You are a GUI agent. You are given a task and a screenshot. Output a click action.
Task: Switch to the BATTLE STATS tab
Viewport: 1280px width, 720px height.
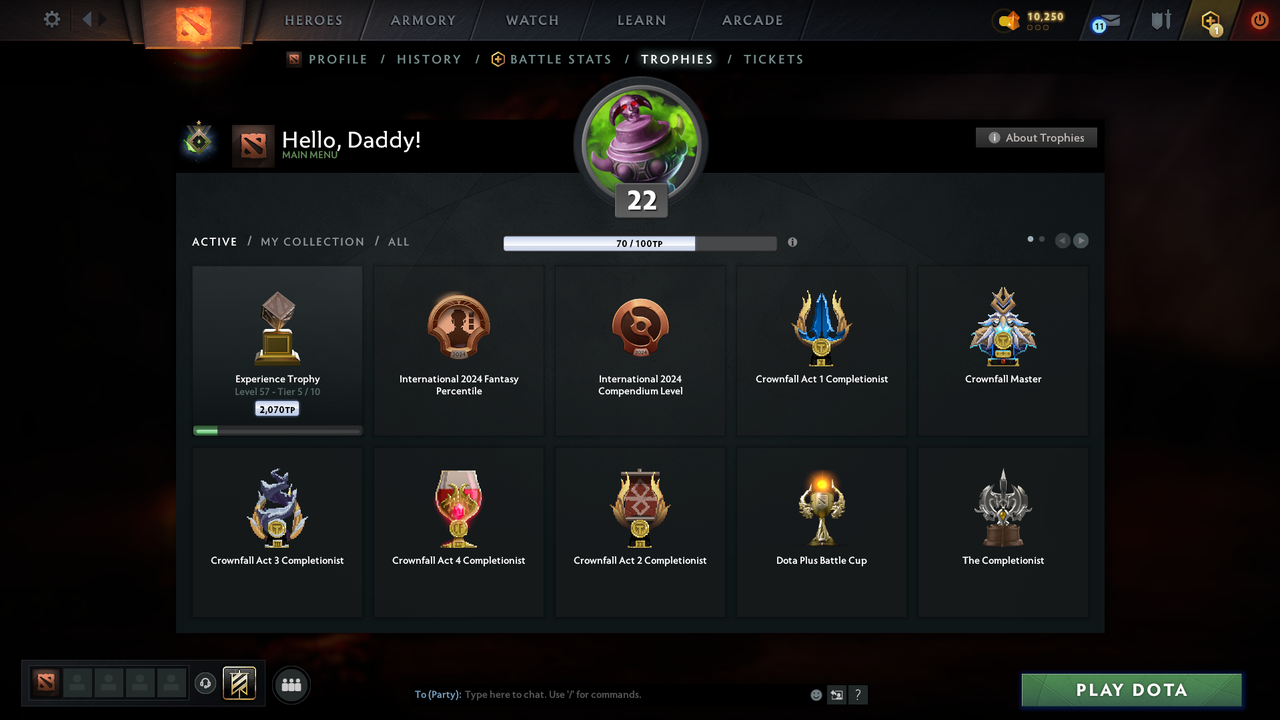560,59
